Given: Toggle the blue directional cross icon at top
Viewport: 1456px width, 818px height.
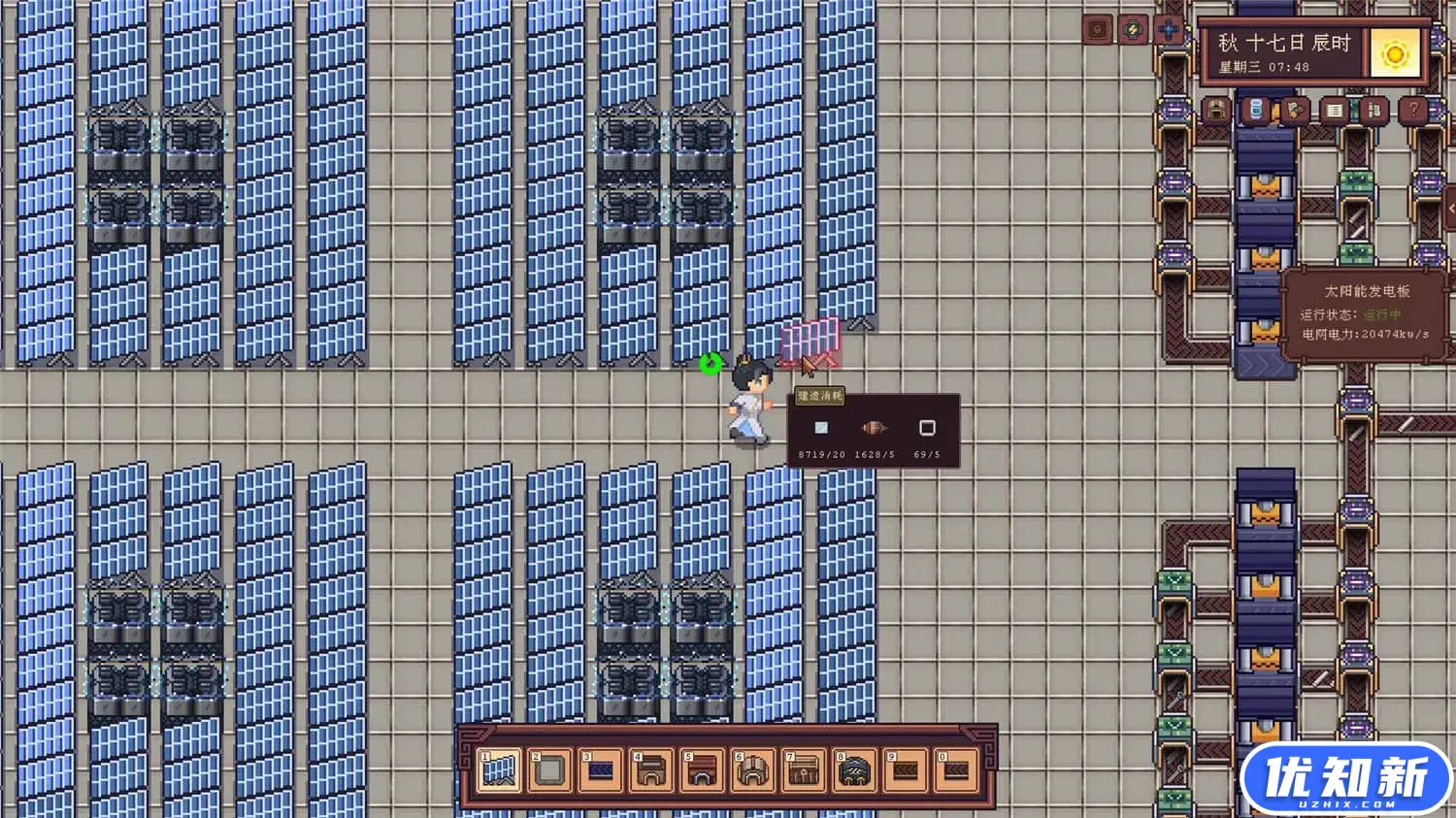Looking at the screenshot, I should pyautogui.click(x=1167, y=29).
